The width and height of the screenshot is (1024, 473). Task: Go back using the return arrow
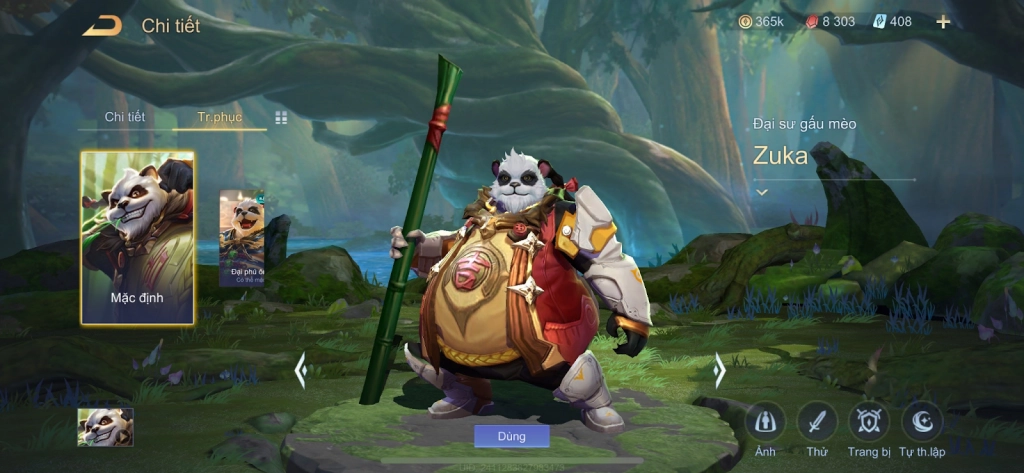coord(102,26)
